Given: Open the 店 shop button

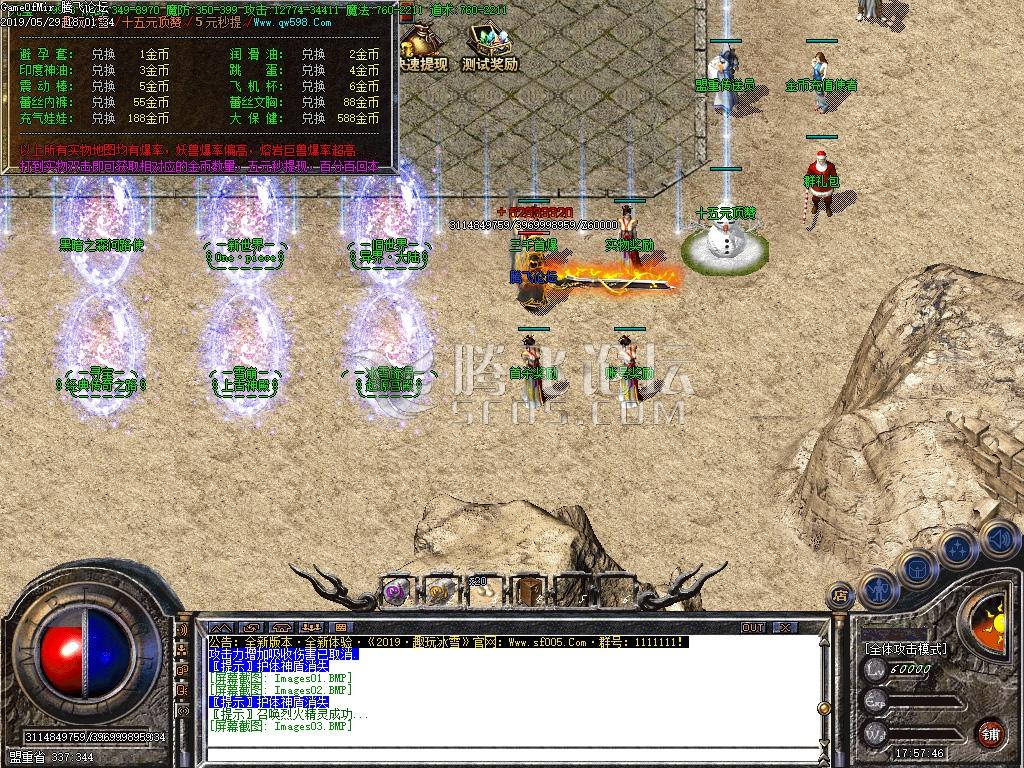Looking at the screenshot, I should point(841,592).
